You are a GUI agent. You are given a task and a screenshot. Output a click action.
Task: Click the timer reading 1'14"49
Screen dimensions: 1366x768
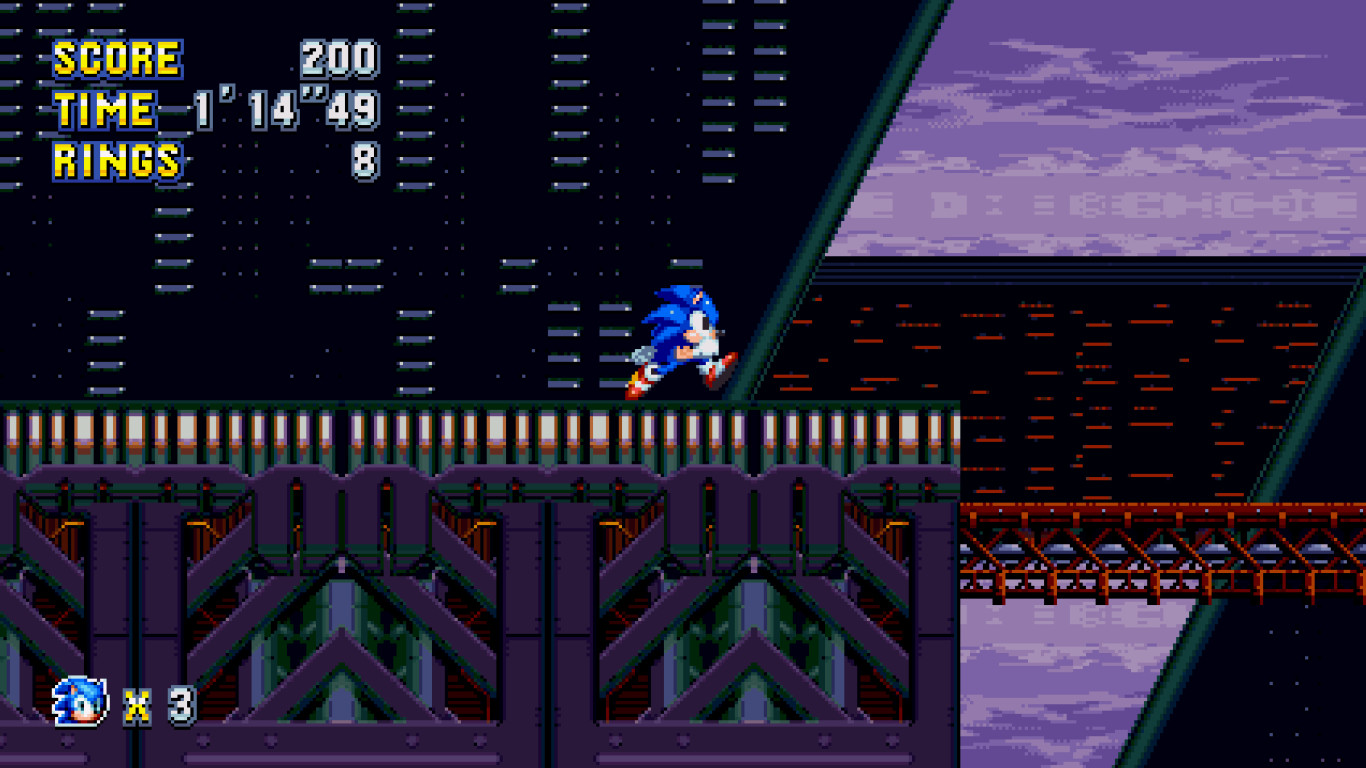(x=285, y=108)
